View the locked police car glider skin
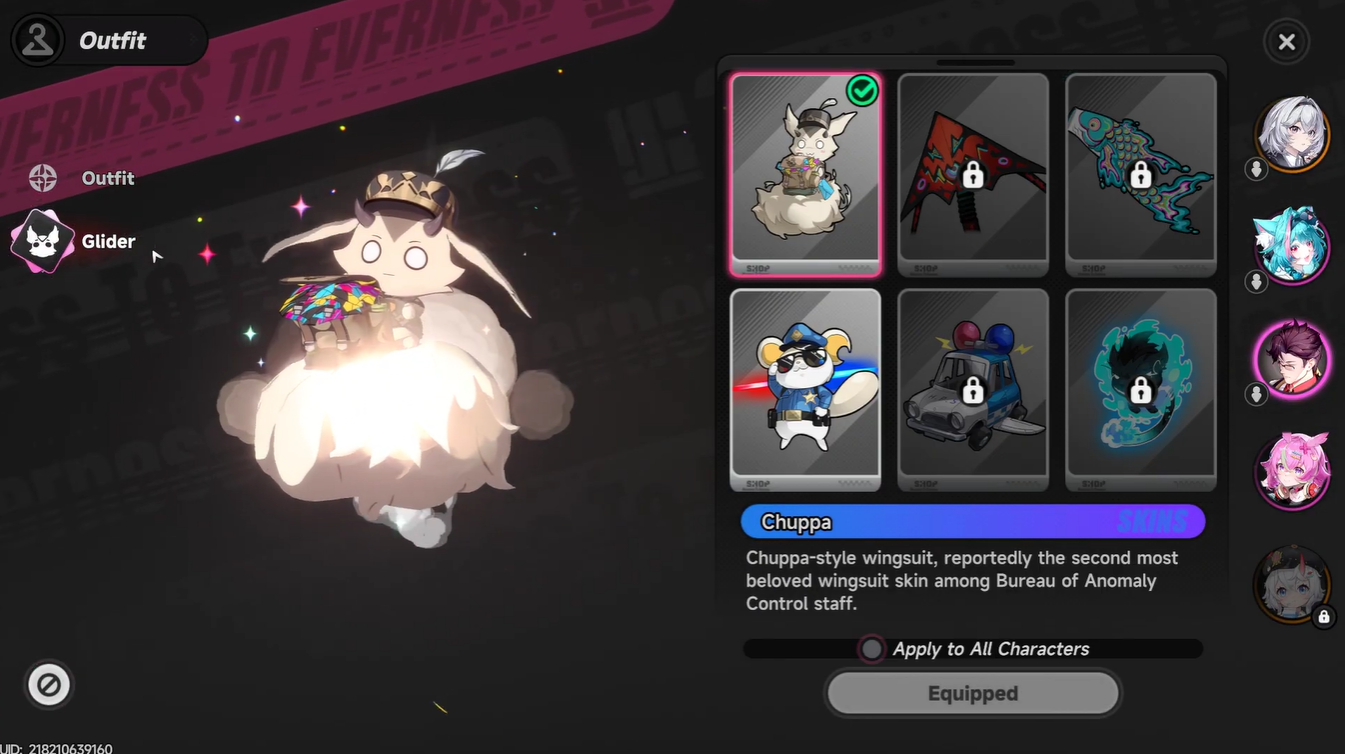The width and height of the screenshot is (1345, 754). pyautogui.click(x=971, y=389)
